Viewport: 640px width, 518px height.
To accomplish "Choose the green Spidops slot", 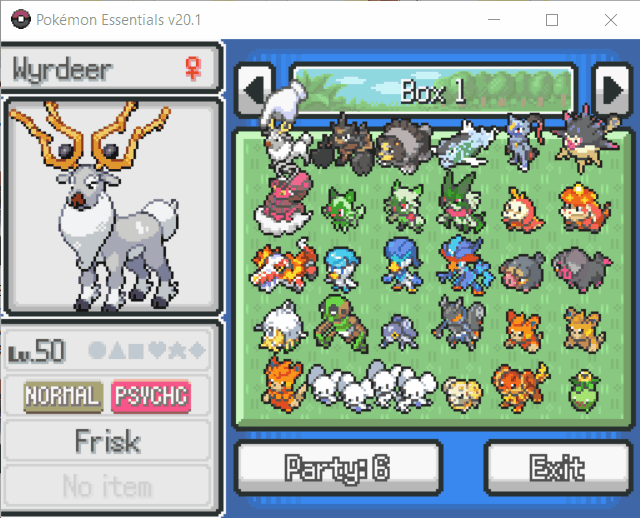I will click(342, 322).
